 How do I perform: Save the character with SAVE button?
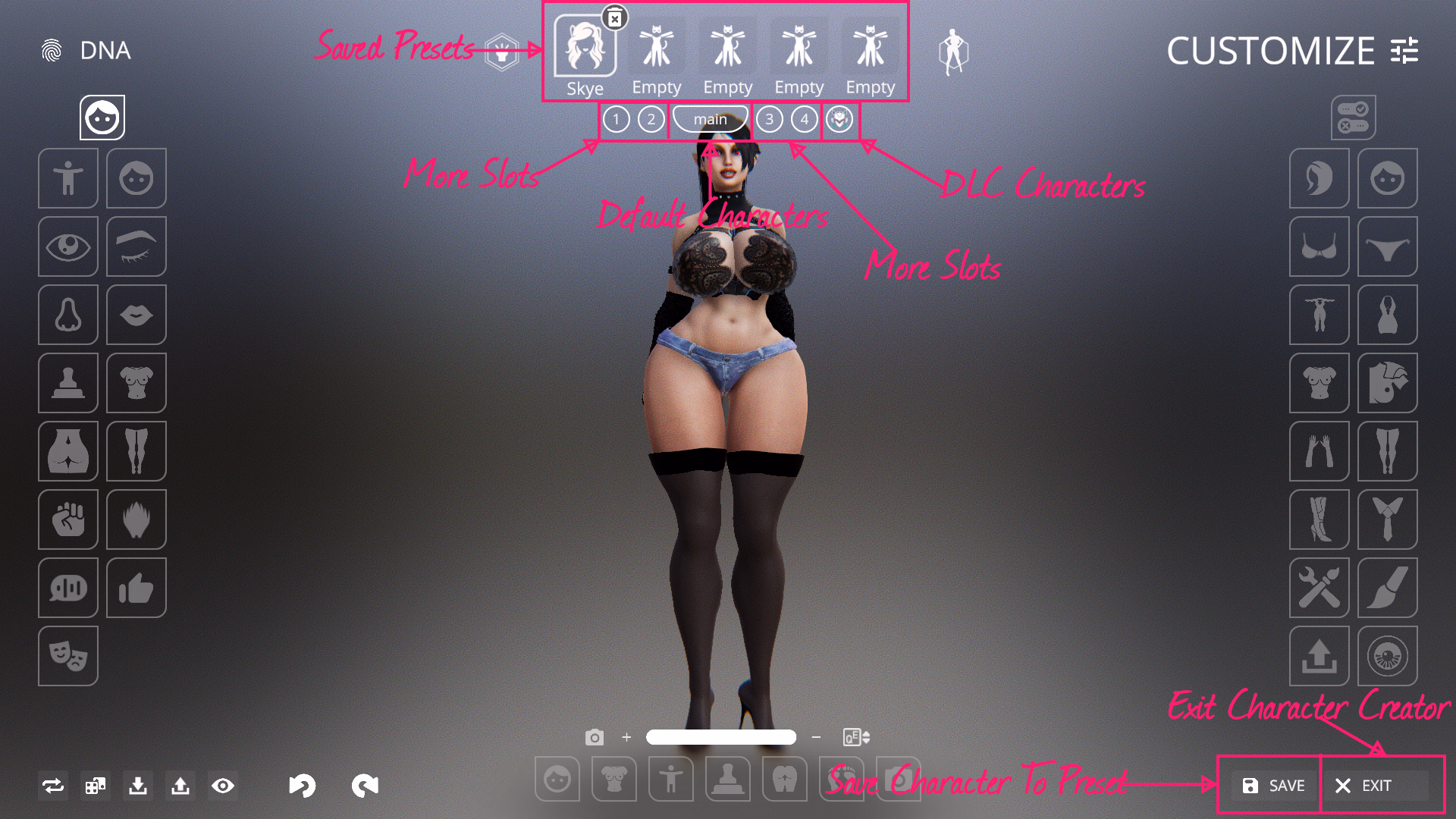[1274, 786]
